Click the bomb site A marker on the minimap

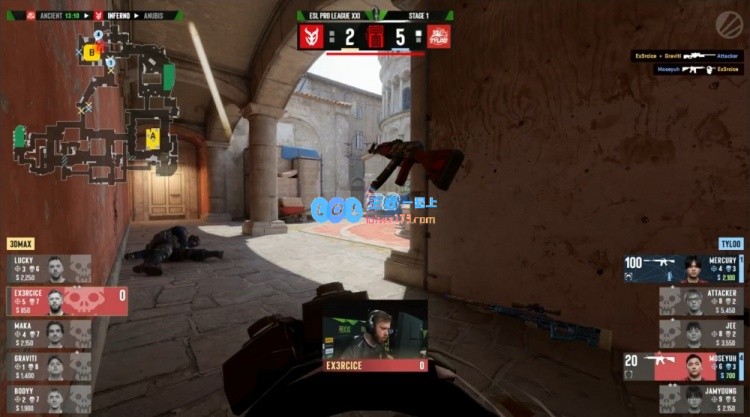coord(153,135)
